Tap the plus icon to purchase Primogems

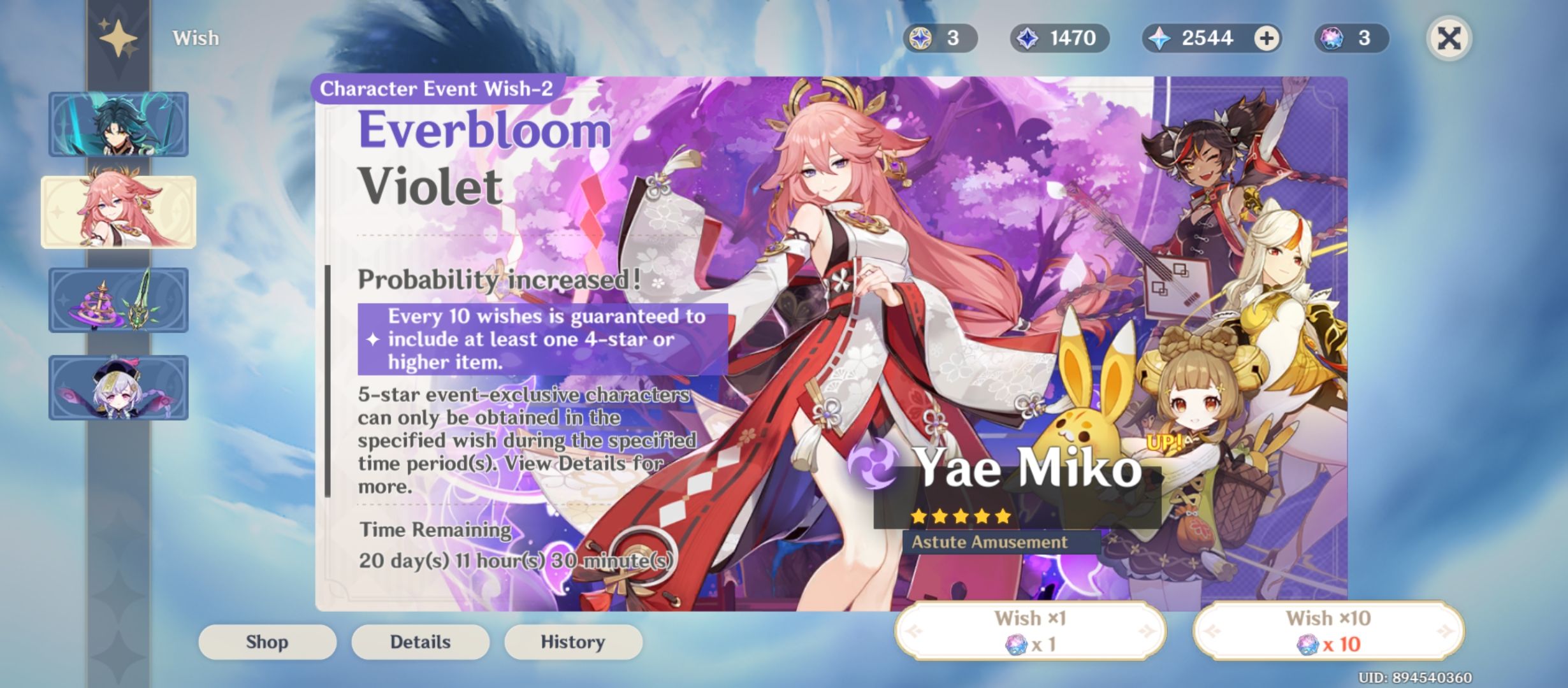[1268, 38]
